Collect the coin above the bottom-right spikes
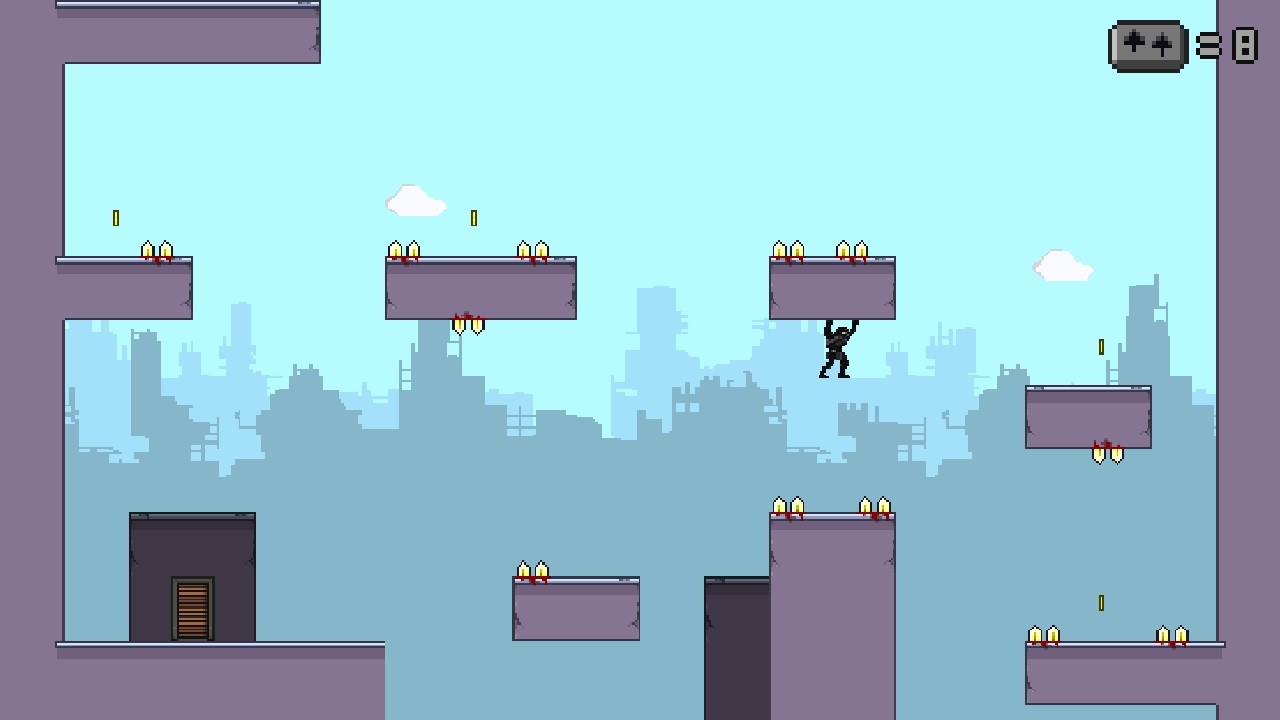Viewport: 1280px width, 720px height. pyautogui.click(x=1100, y=601)
